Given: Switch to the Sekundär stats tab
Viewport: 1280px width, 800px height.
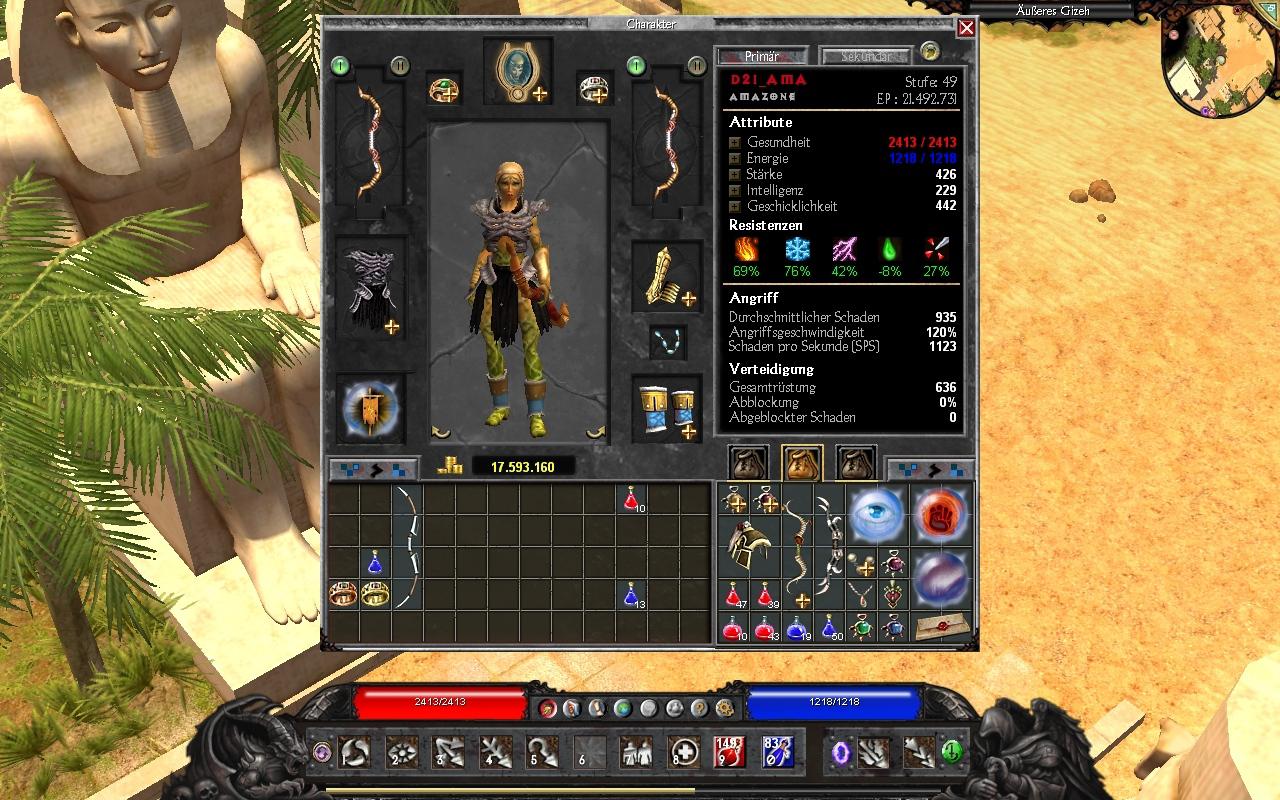Looking at the screenshot, I should click(865, 56).
